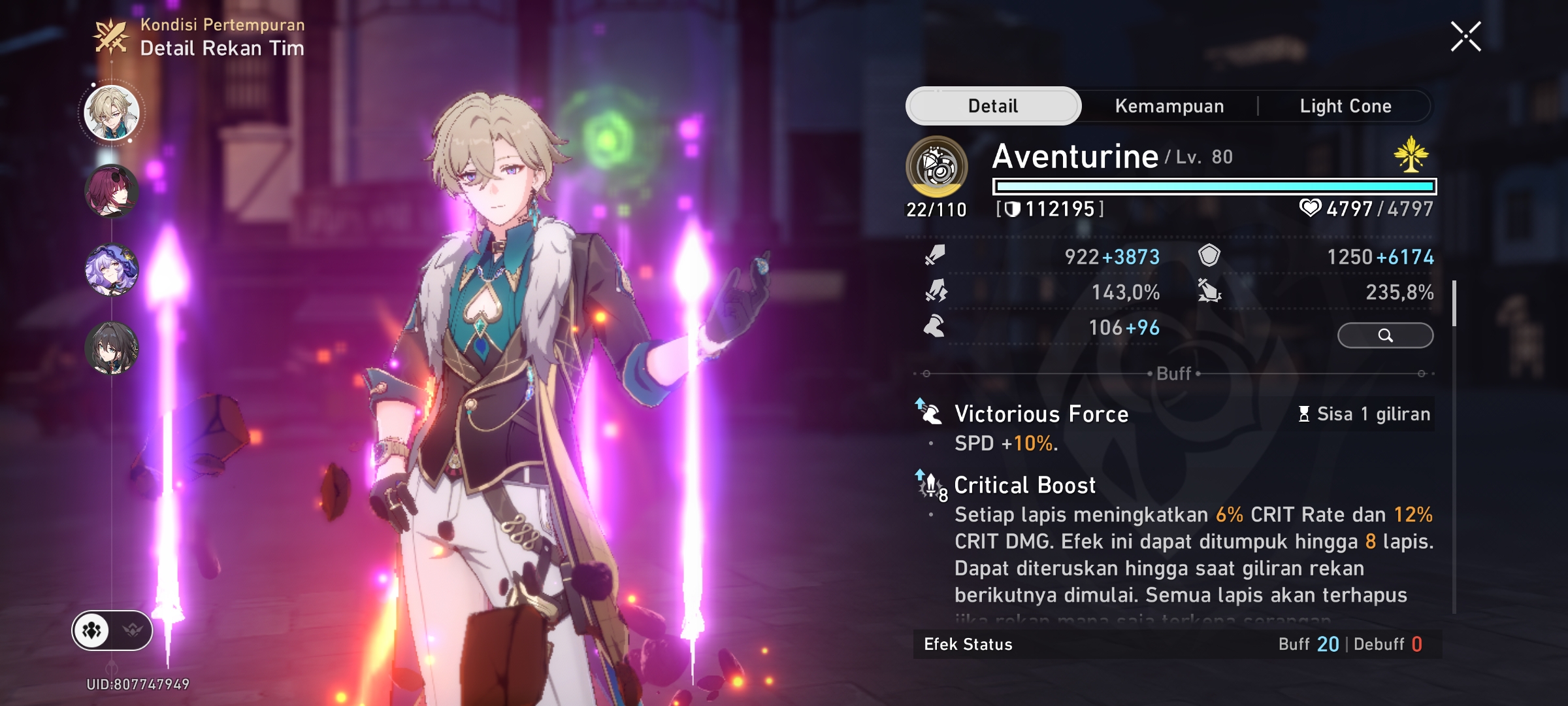Switch to the Kemampuan tab
The image size is (1568, 706).
1169,106
